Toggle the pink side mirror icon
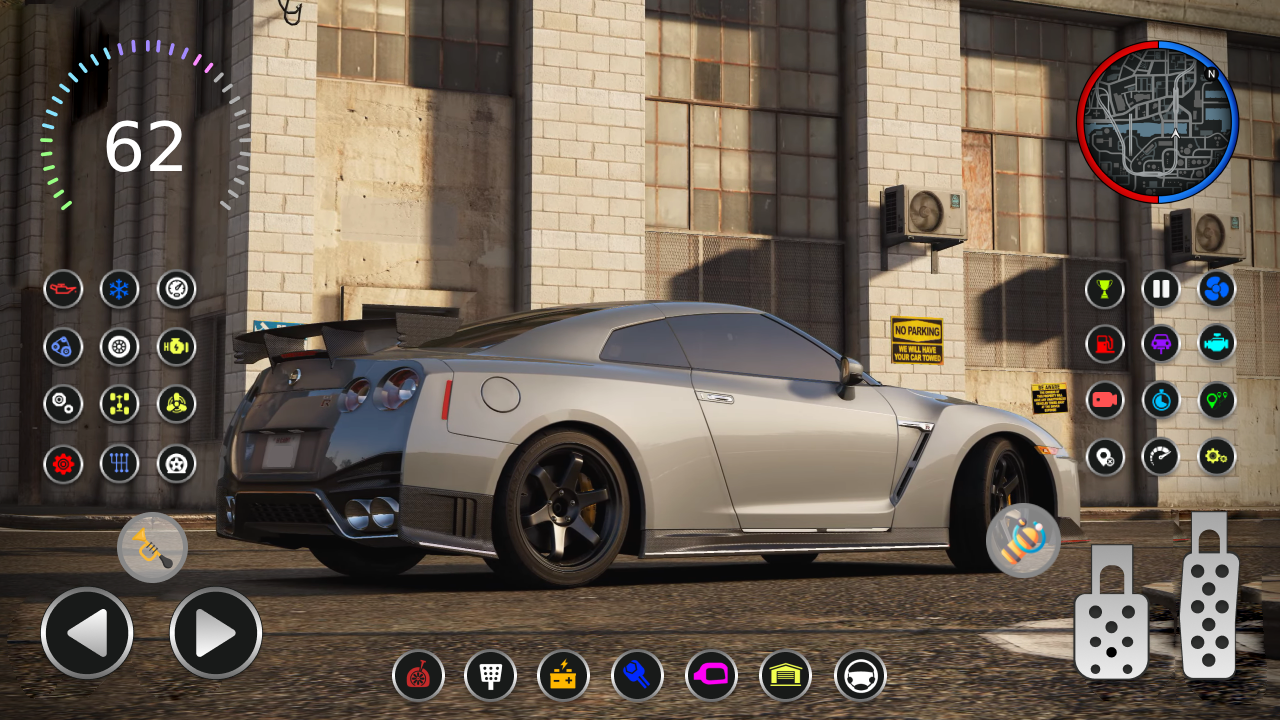Screen dimensions: 1280x720 tap(711, 676)
